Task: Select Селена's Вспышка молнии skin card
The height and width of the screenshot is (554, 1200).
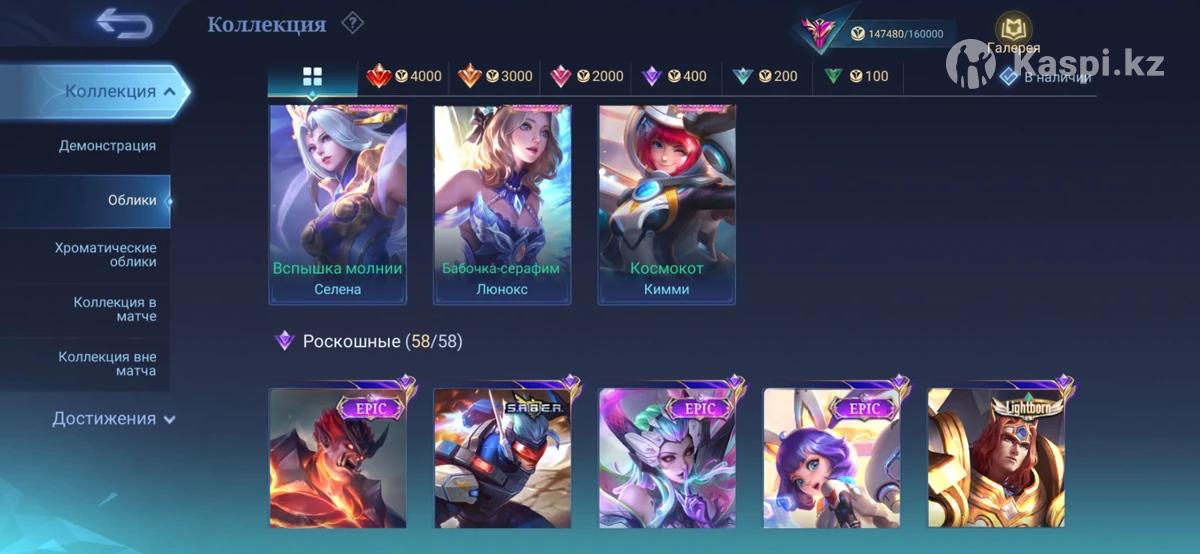Action: pyautogui.click(x=338, y=204)
